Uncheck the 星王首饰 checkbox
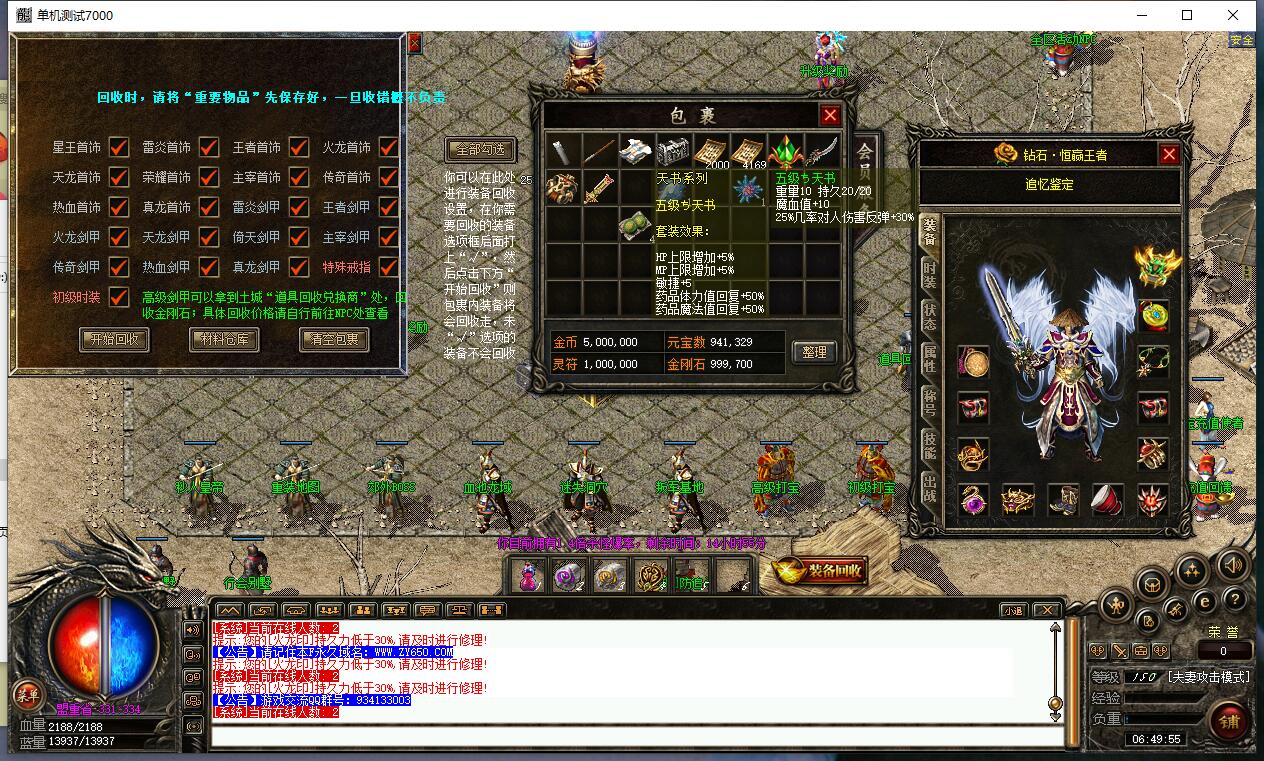The width and height of the screenshot is (1264, 761). [119, 147]
